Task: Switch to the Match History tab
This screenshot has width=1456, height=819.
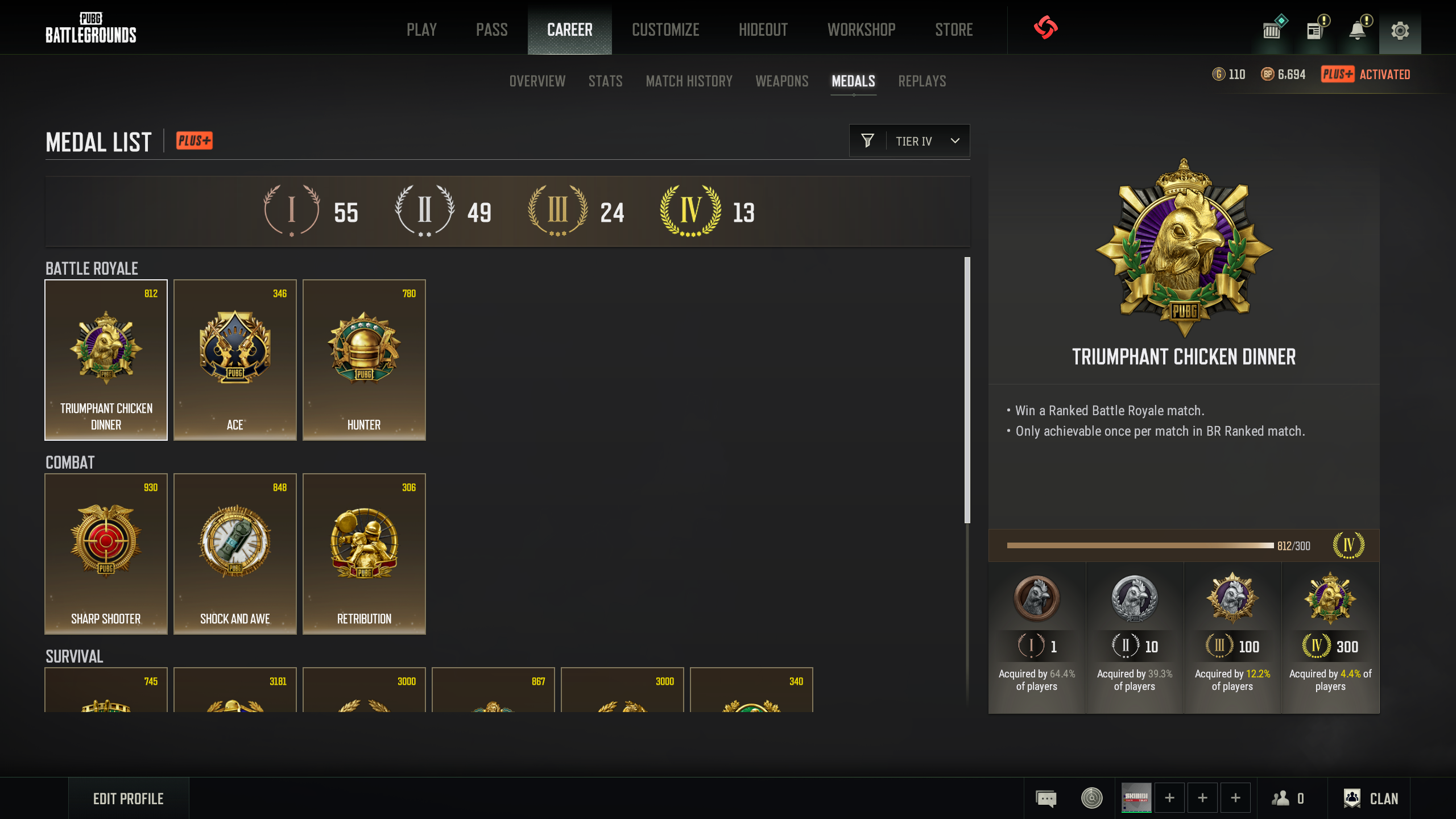Action: click(x=689, y=81)
